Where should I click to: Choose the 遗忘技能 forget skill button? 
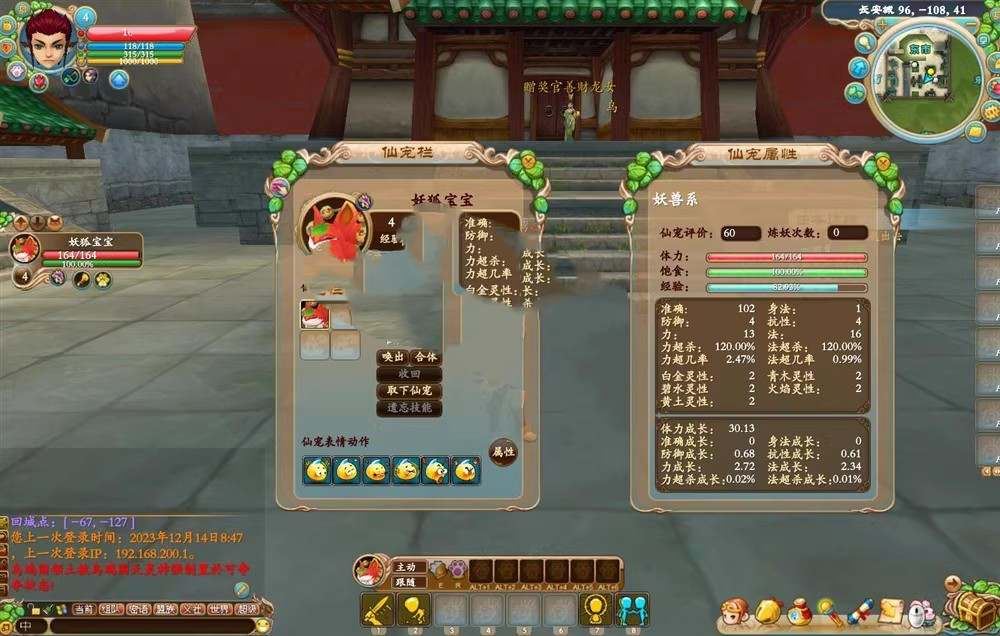409,408
